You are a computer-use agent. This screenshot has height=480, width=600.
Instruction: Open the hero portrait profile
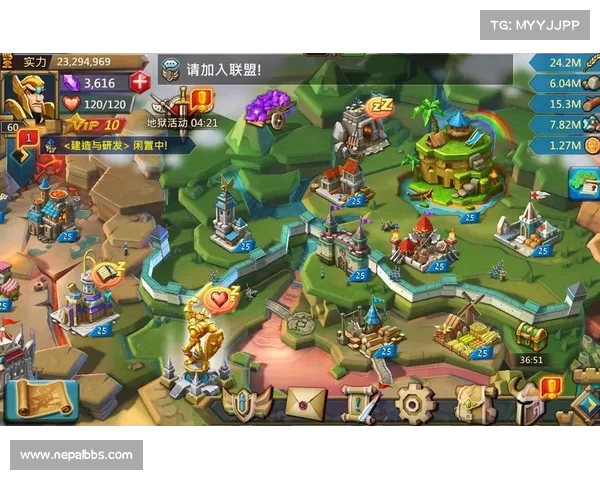tap(28, 96)
